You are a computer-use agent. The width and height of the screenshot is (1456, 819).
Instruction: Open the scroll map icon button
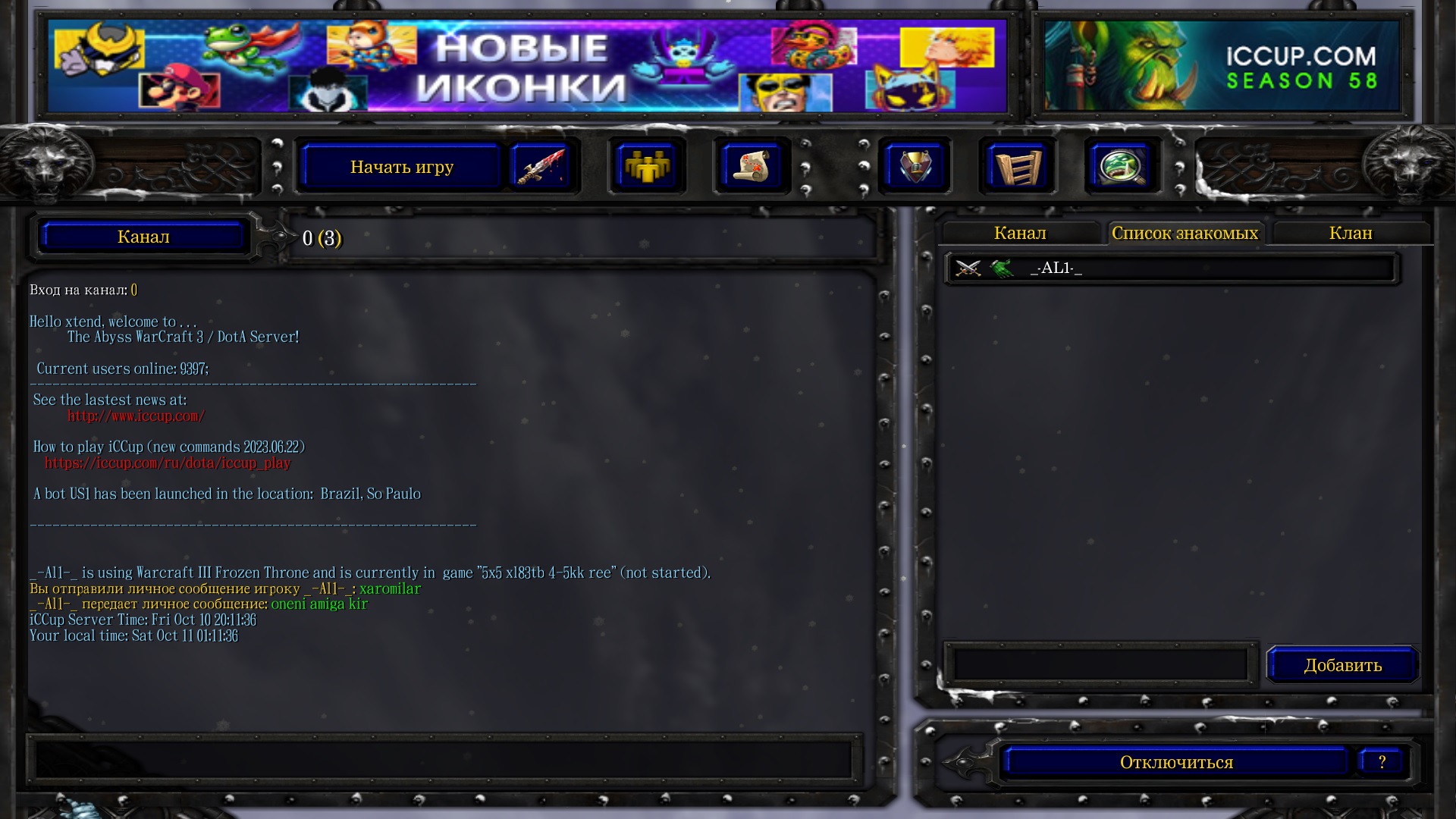click(x=751, y=167)
